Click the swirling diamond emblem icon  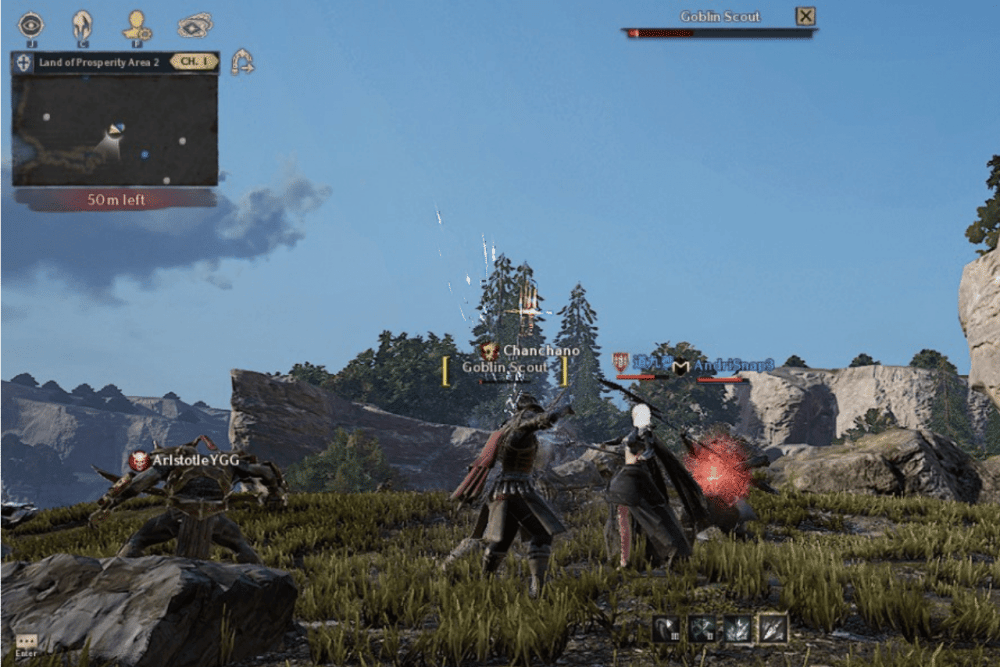click(x=195, y=25)
